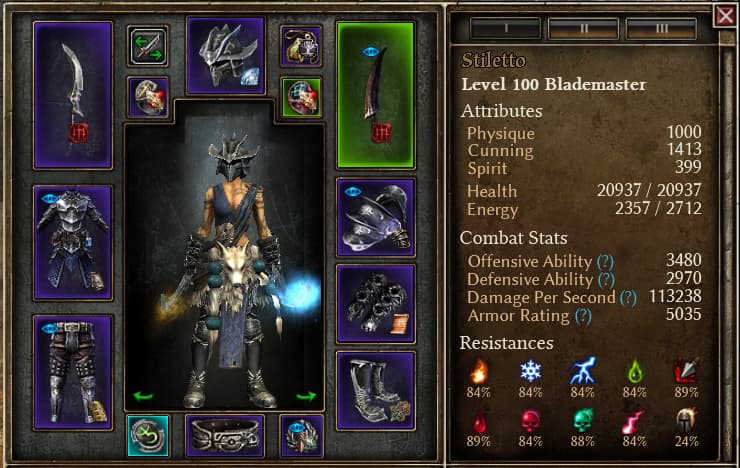Show stats tab III
Screen dimensions: 740x468
[x=661, y=27]
